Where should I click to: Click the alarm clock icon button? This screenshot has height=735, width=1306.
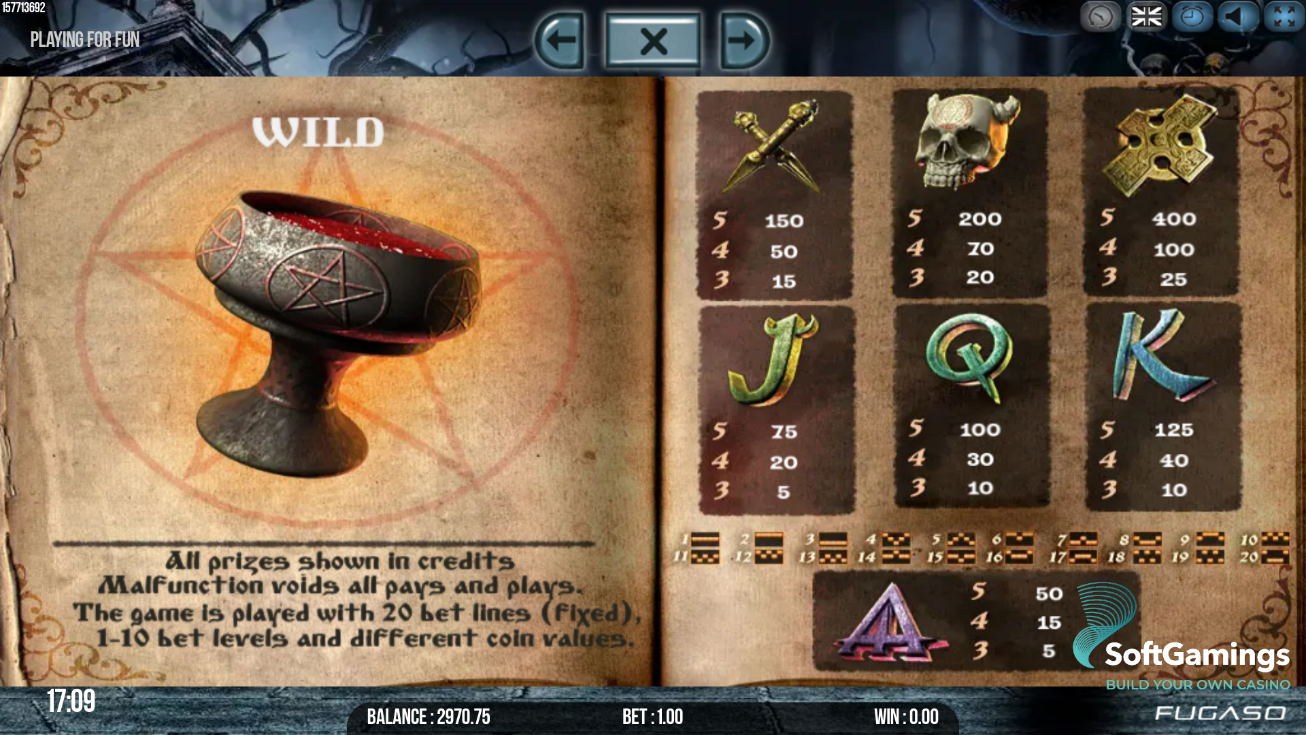(1192, 17)
